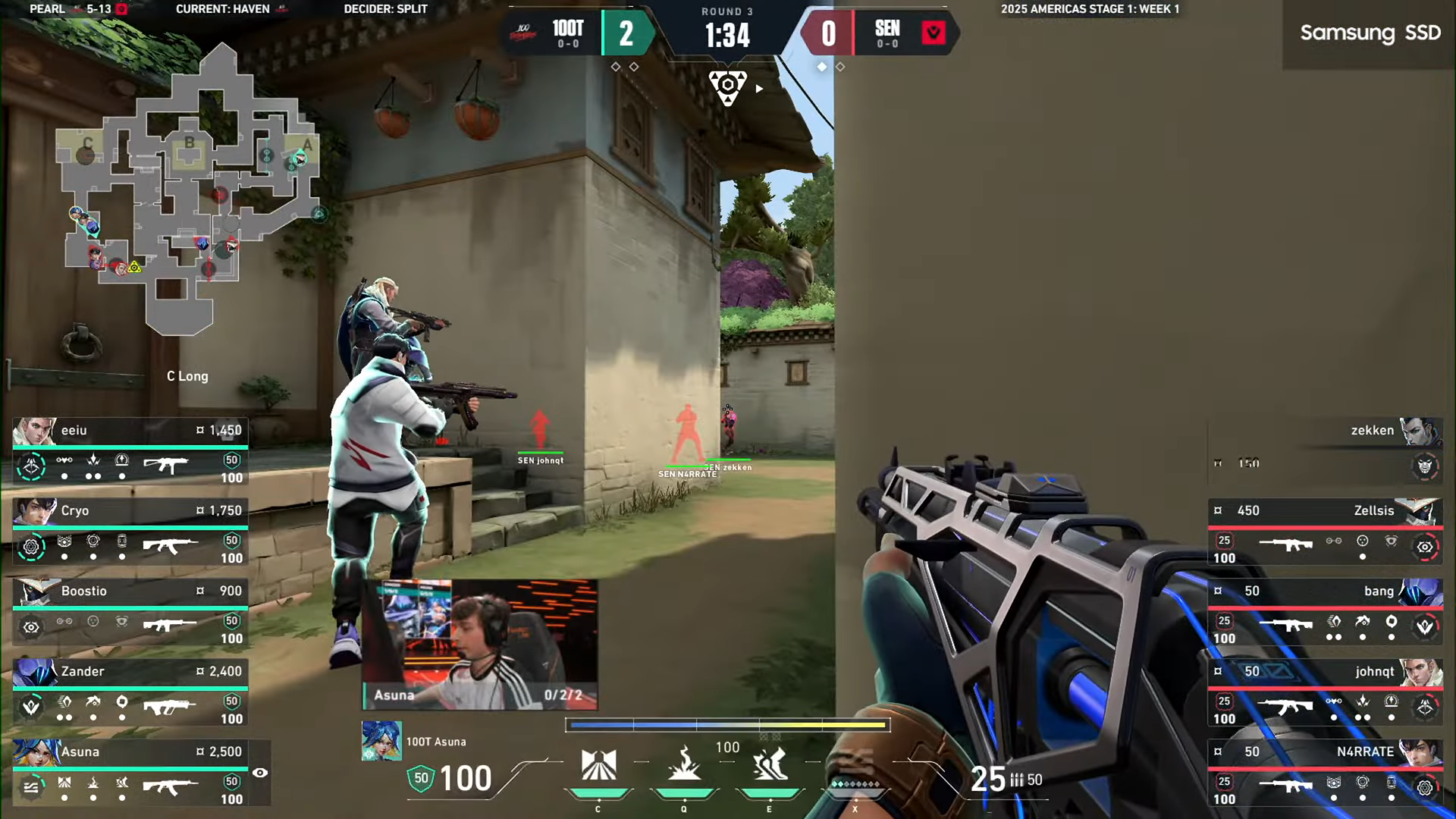Open the Asuna player camera feed
The height and width of the screenshot is (819, 1456).
click(479, 645)
